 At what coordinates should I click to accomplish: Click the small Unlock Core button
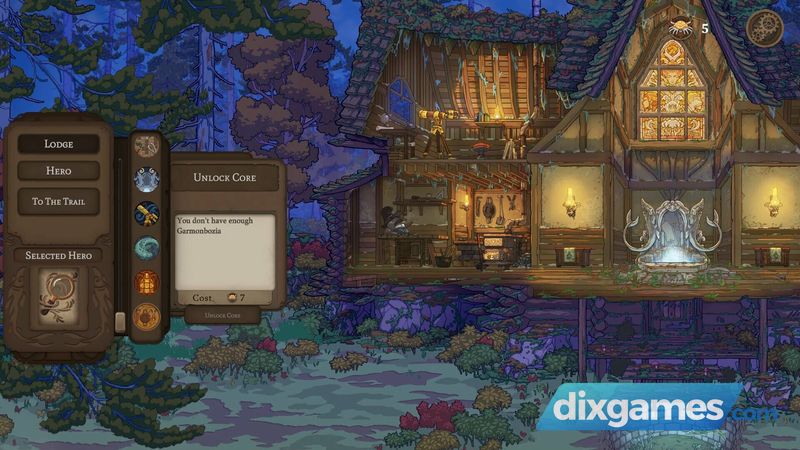click(222, 315)
